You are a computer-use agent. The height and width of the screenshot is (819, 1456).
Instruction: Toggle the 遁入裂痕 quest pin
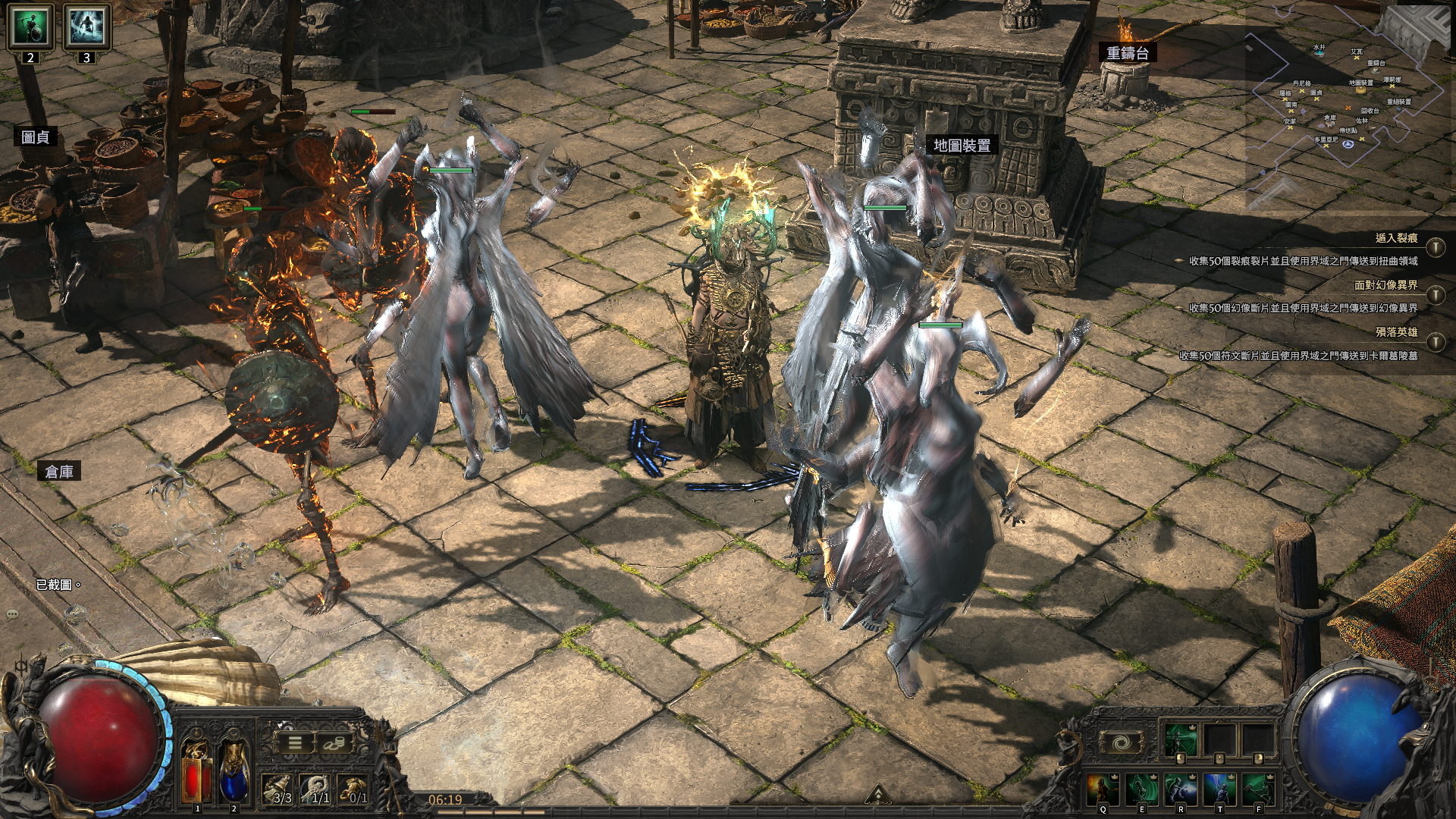(x=1436, y=247)
